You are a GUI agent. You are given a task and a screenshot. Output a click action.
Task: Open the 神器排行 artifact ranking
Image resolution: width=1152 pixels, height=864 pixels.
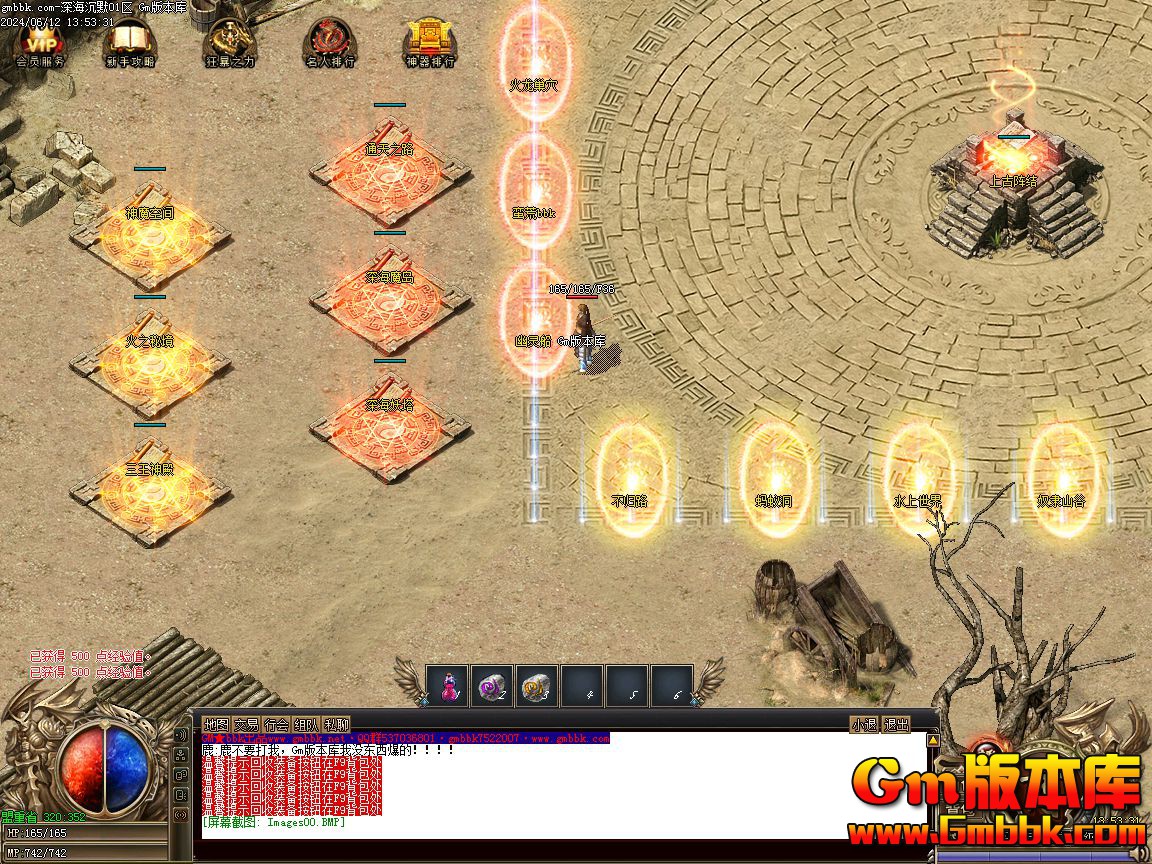point(430,44)
